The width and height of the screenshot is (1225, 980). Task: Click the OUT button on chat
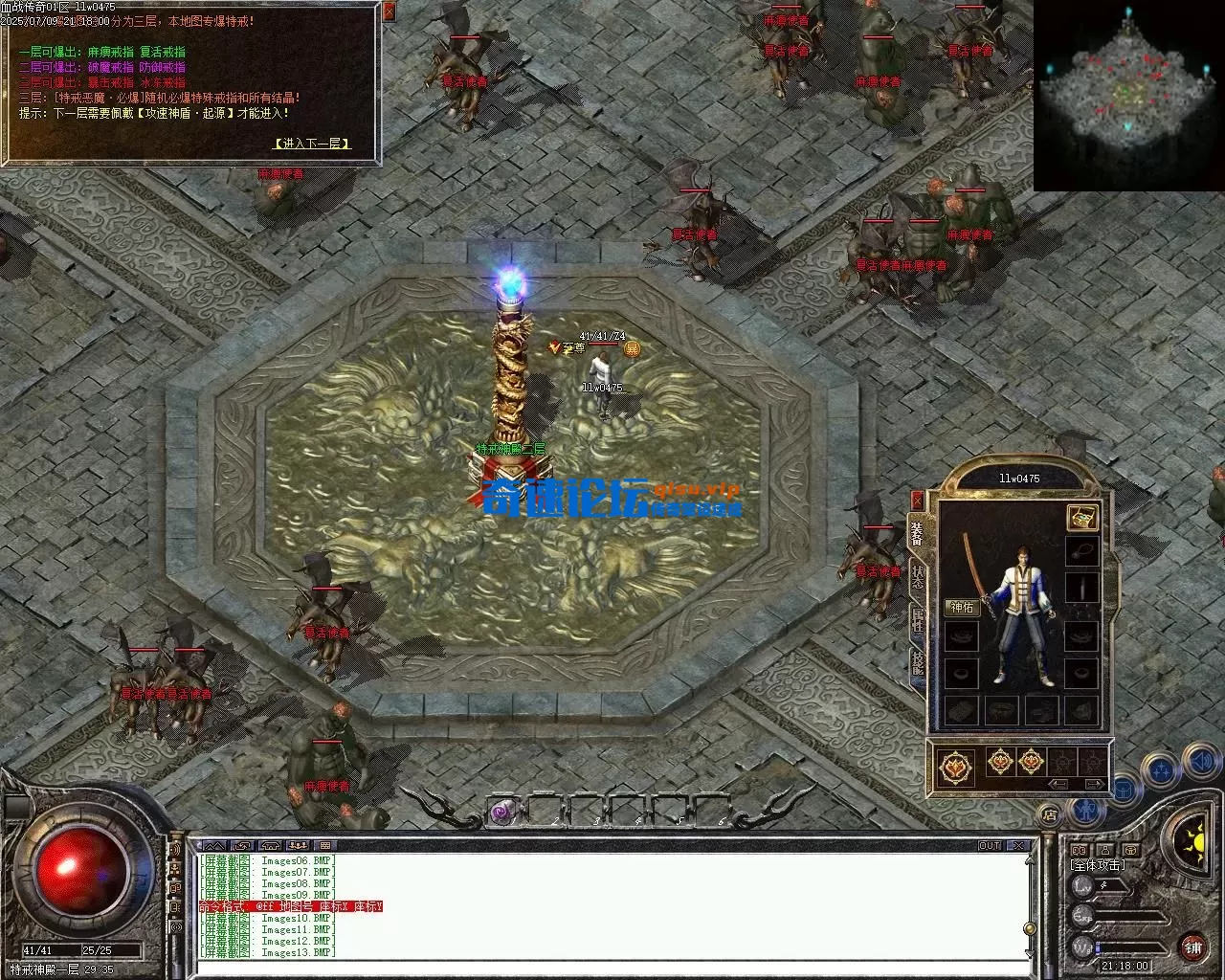pos(990,846)
